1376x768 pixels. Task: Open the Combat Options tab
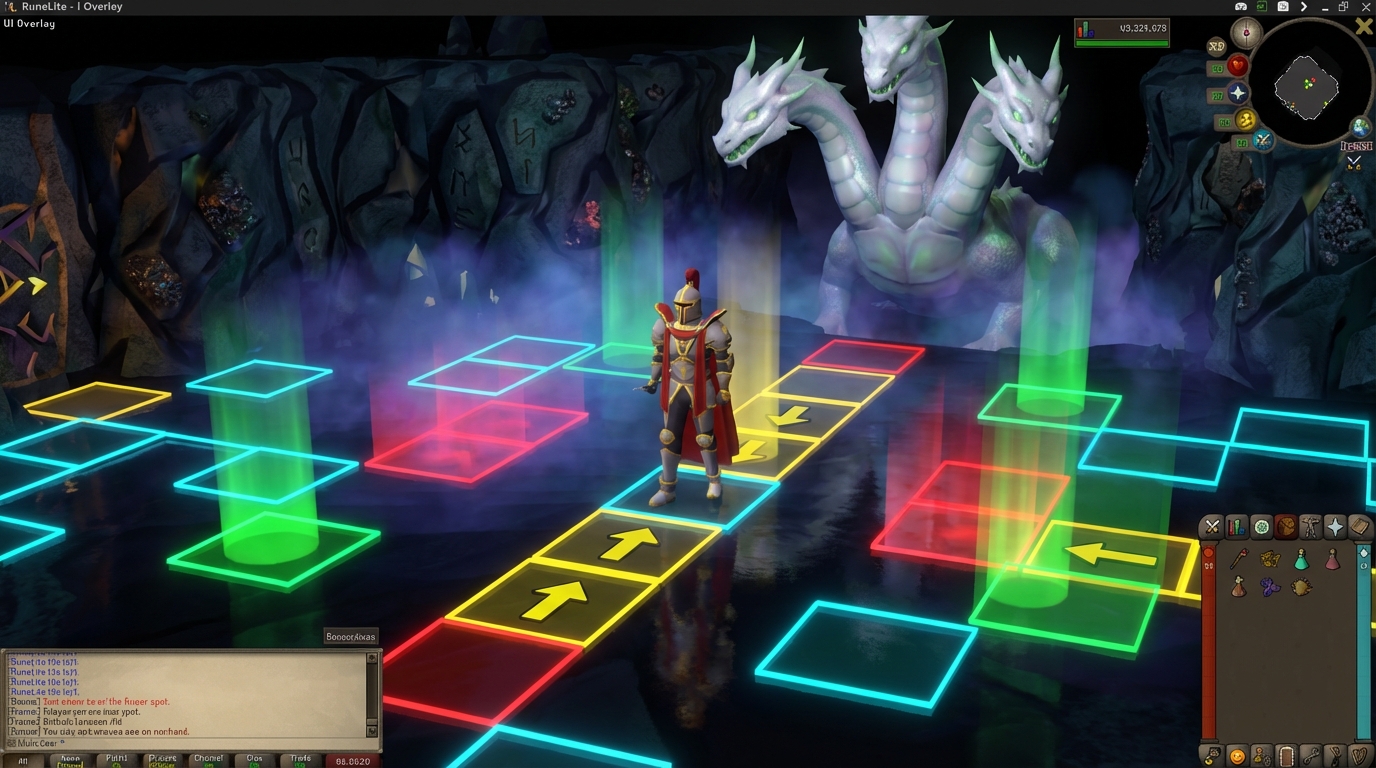point(1210,527)
